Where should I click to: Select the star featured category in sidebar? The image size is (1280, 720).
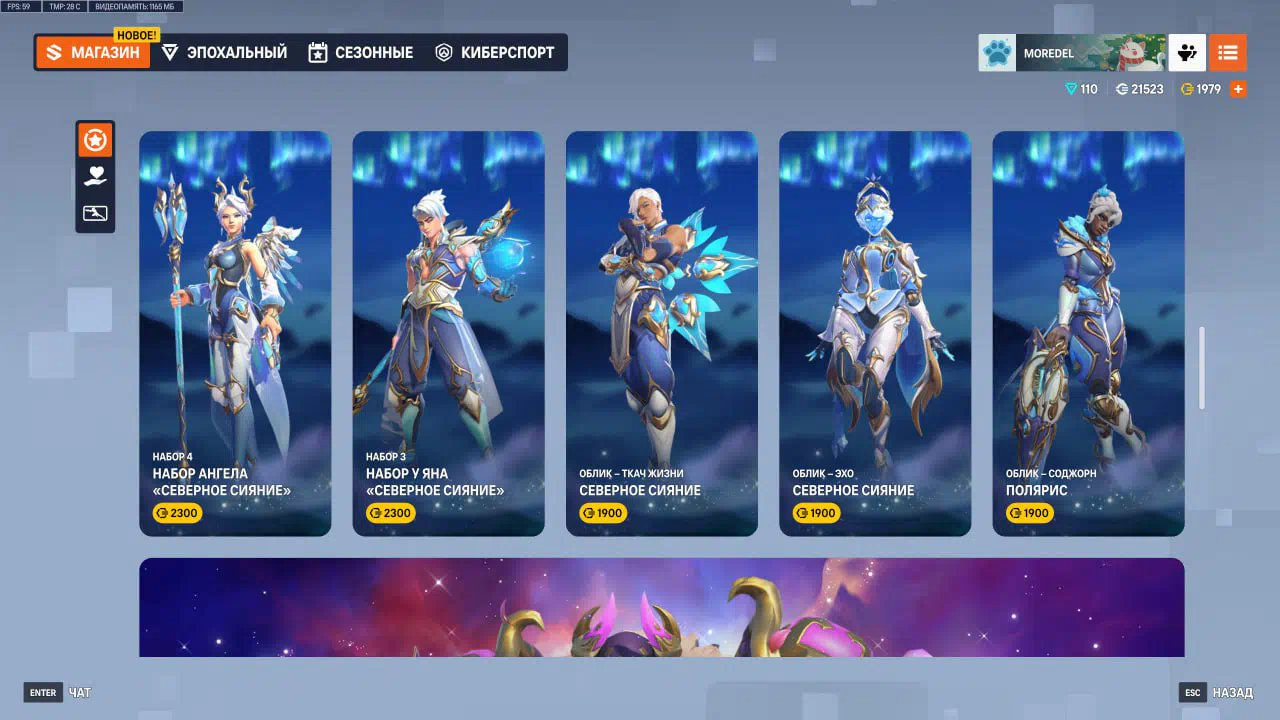[x=95, y=141]
